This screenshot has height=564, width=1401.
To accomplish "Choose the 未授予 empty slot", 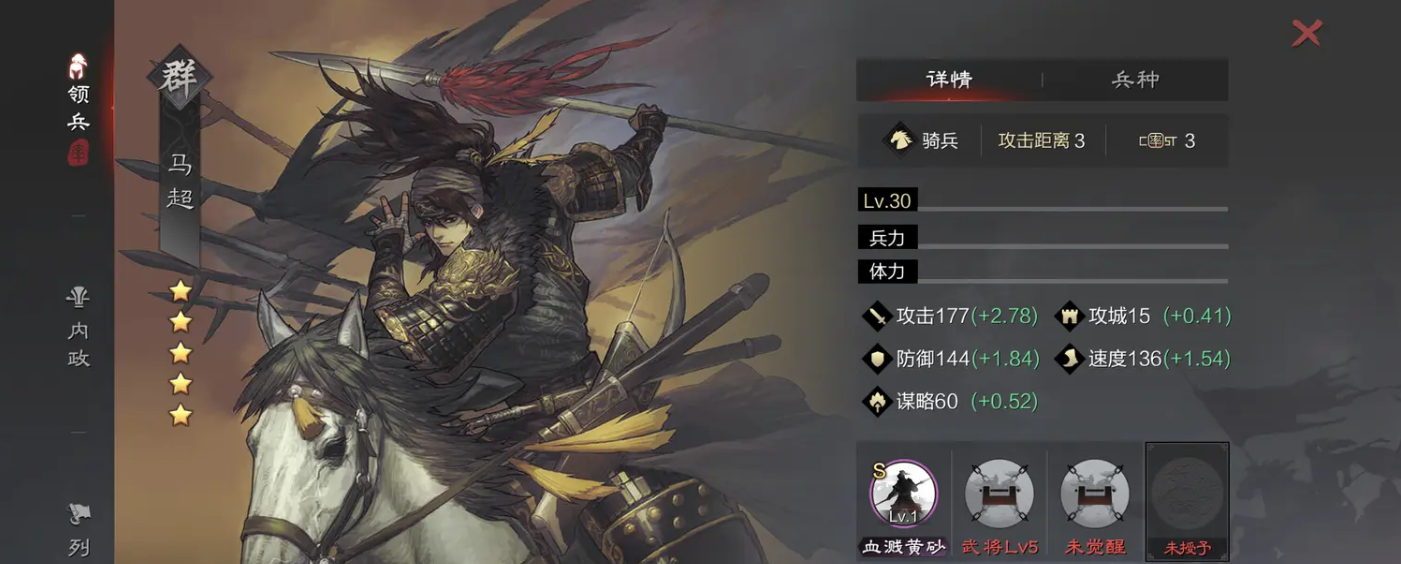I will pyautogui.click(x=1187, y=498).
